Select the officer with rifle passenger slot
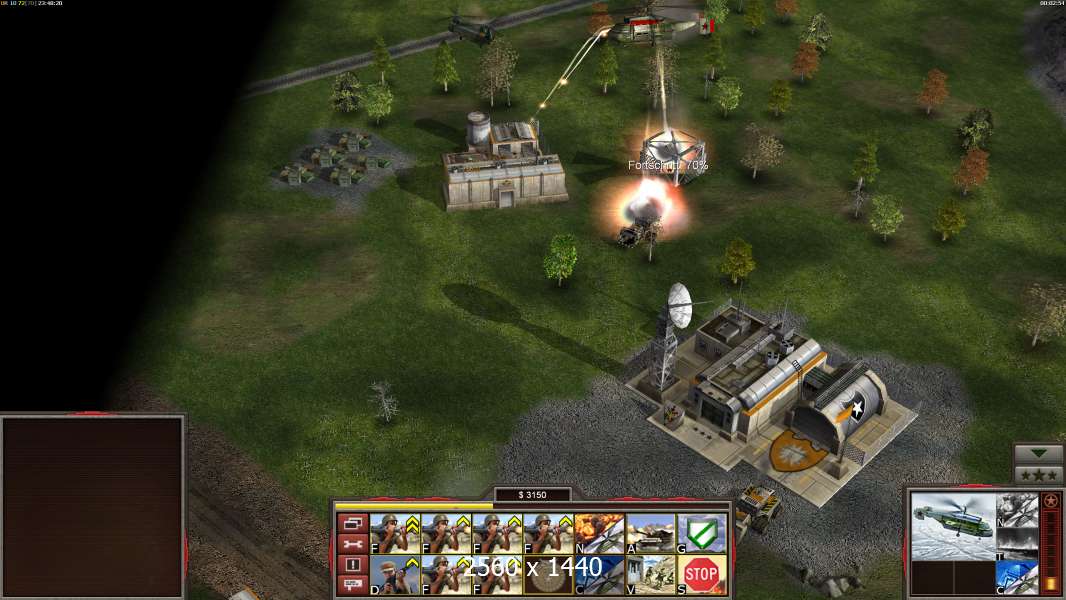Viewport: 1066px width, 600px height. pos(396,575)
